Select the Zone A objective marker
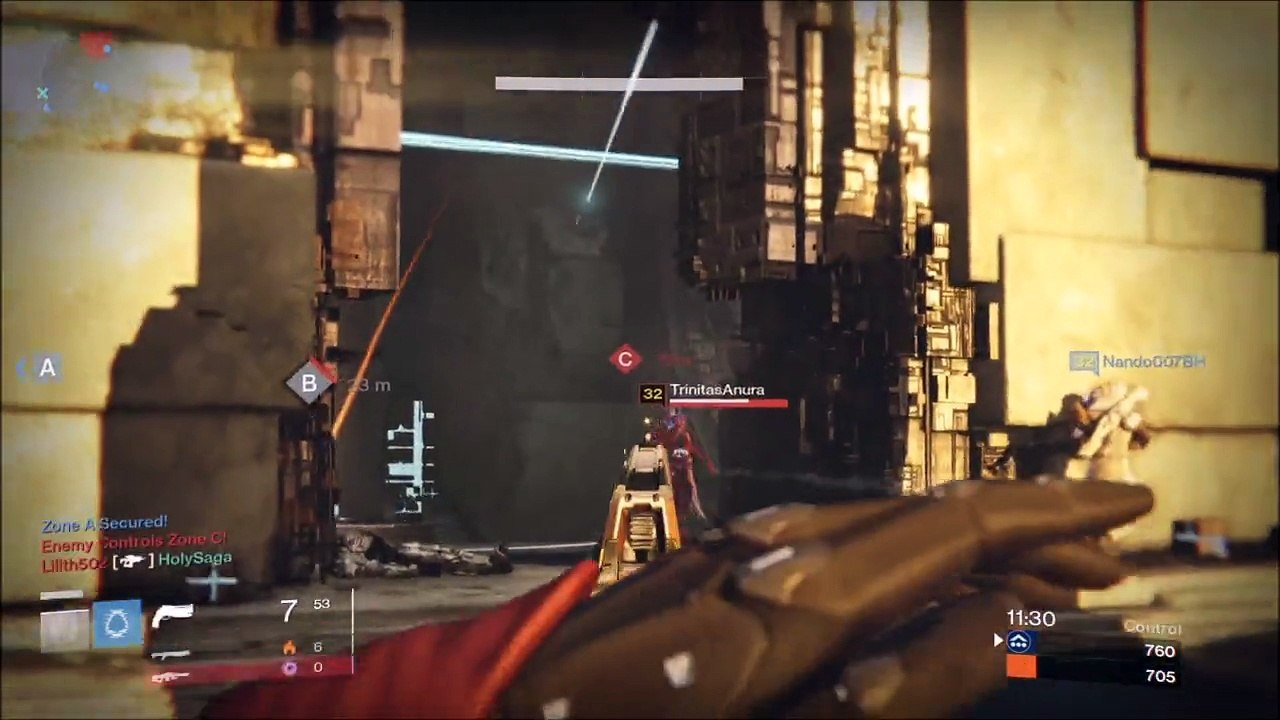 [x=47, y=368]
